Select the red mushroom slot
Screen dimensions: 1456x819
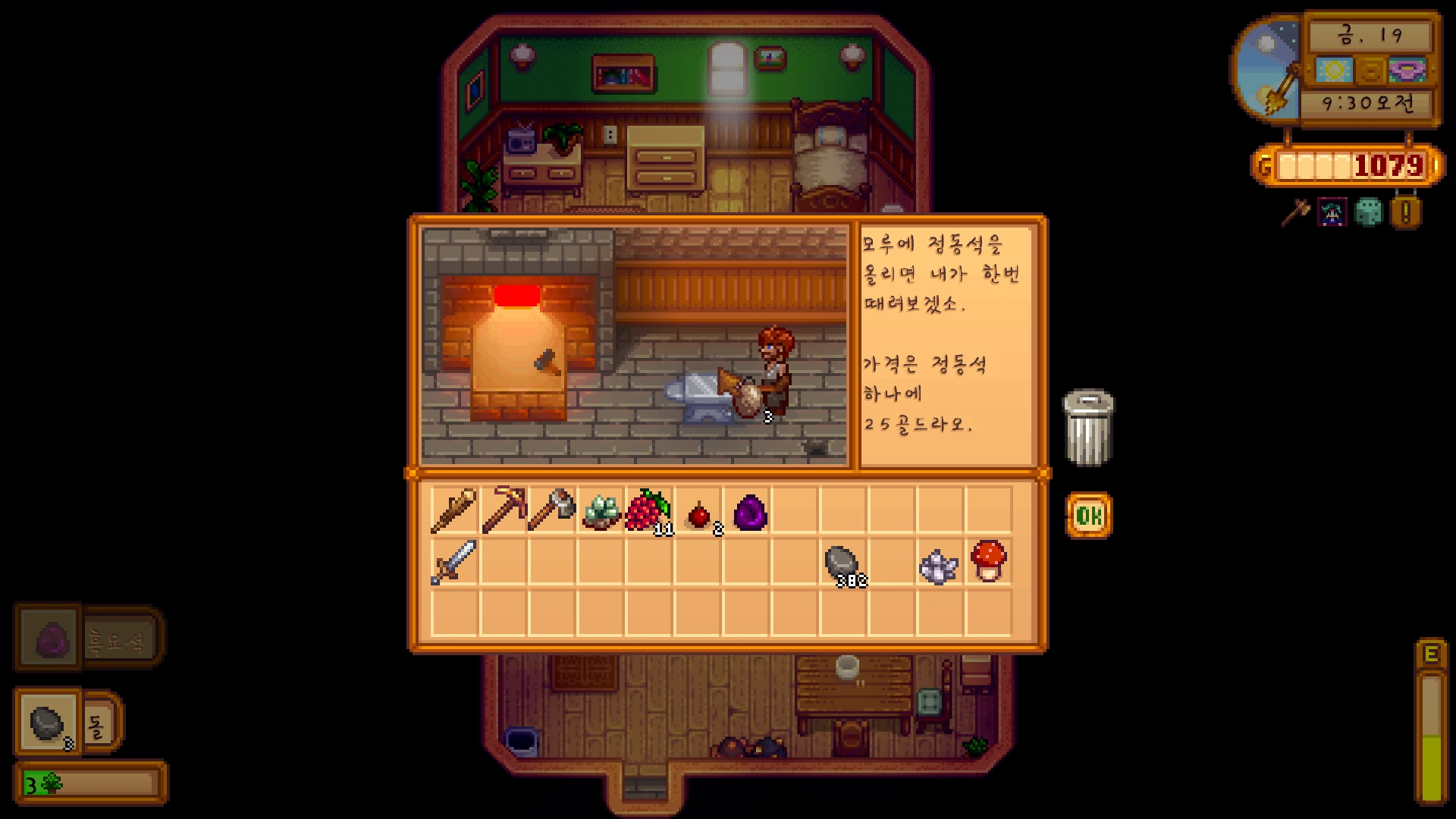coord(988,561)
